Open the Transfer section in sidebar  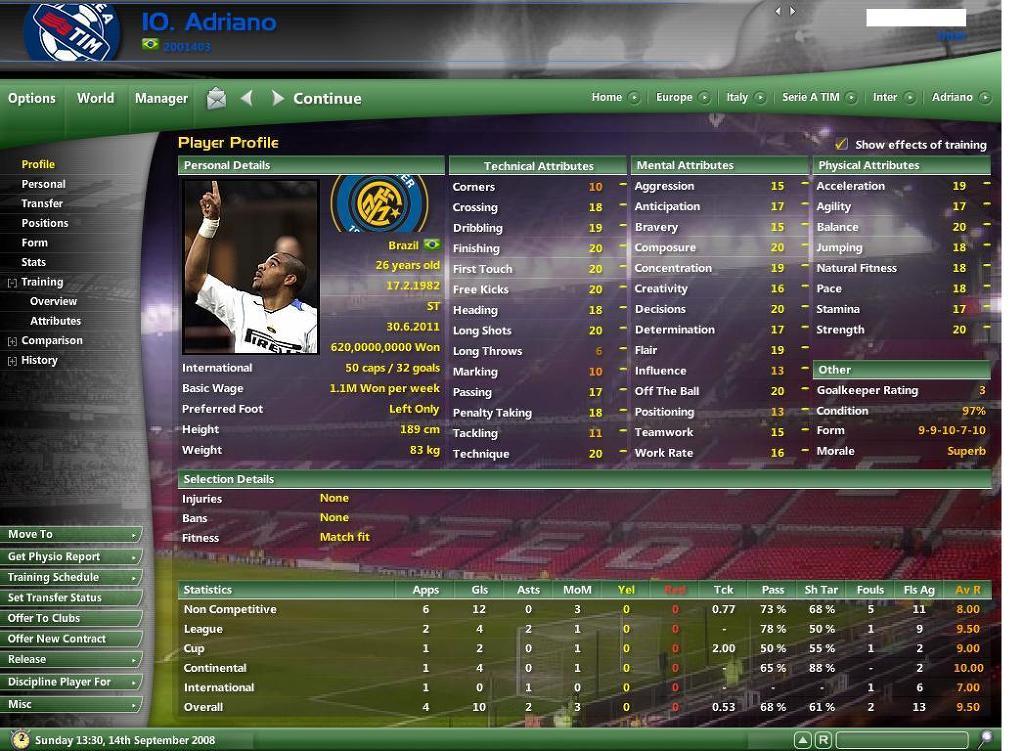tap(42, 203)
